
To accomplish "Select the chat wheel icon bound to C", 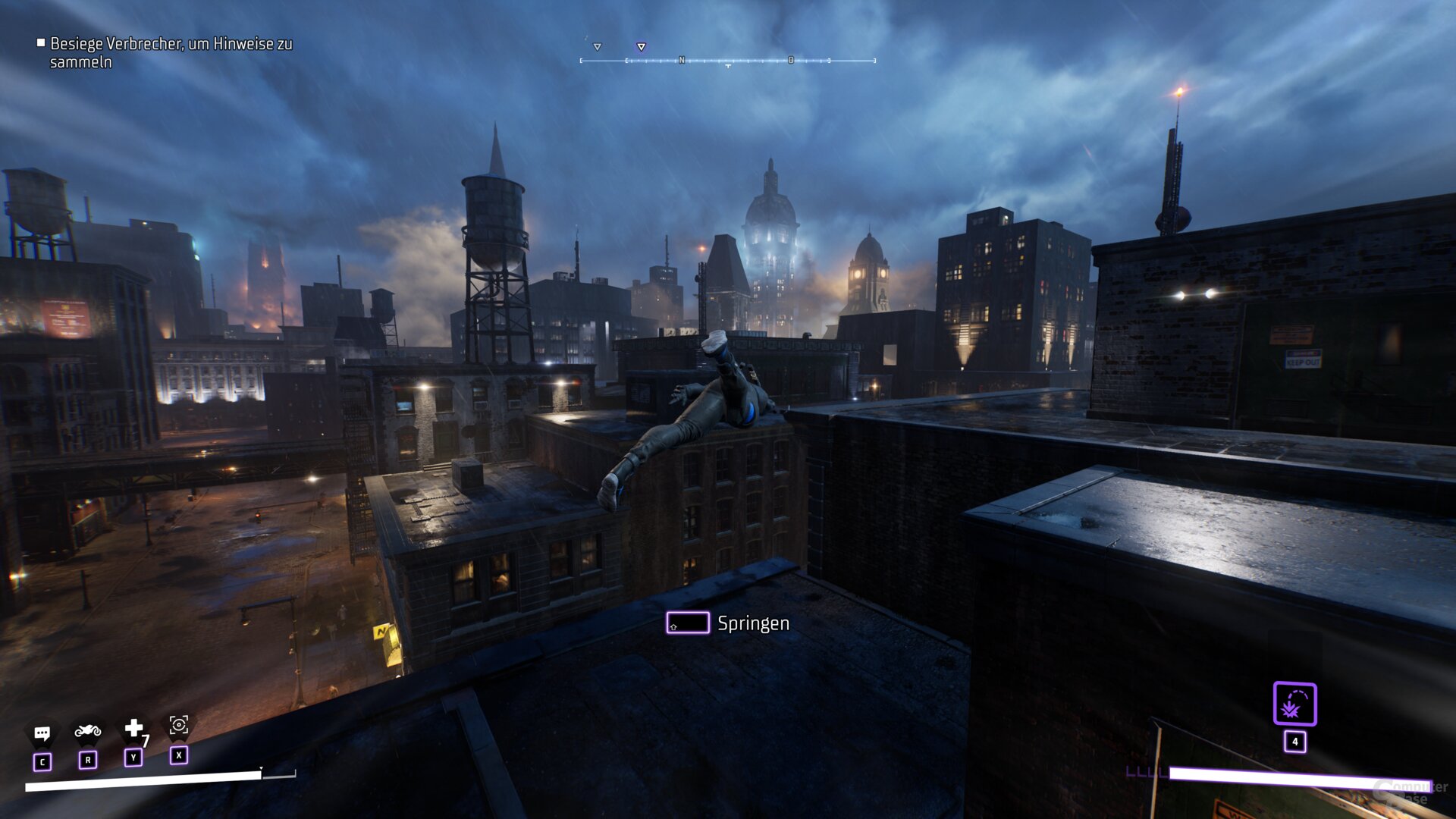I will pyautogui.click(x=43, y=733).
